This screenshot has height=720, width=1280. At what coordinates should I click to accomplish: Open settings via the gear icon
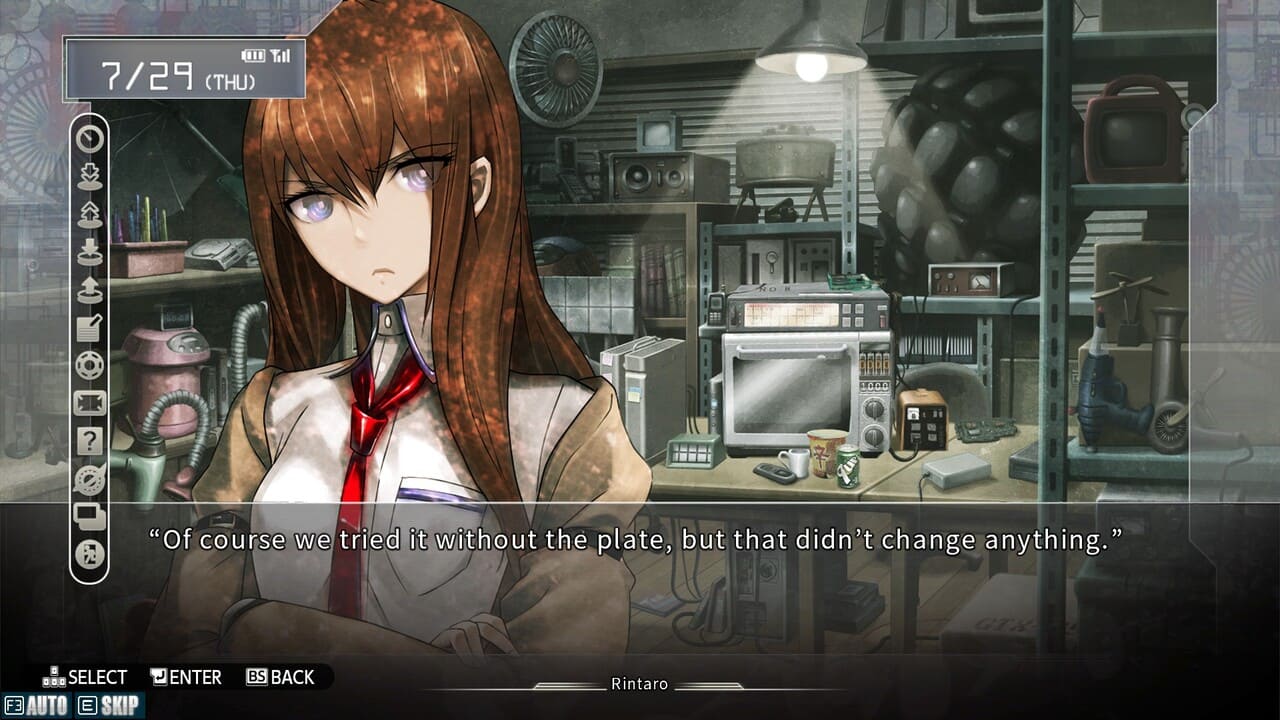click(90, 365)
